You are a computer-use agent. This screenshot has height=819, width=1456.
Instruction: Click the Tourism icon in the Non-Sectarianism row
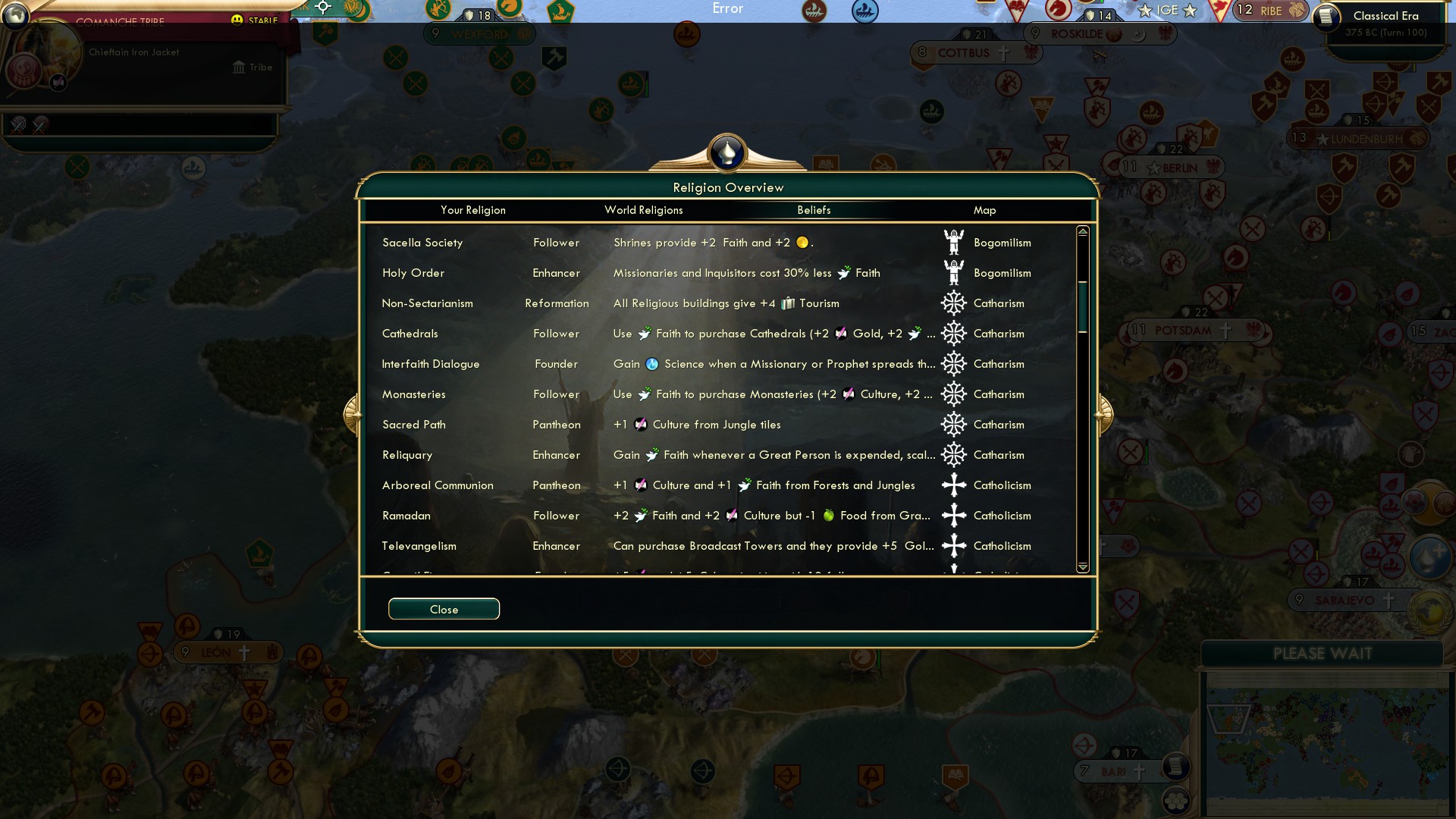pos(789,303)
